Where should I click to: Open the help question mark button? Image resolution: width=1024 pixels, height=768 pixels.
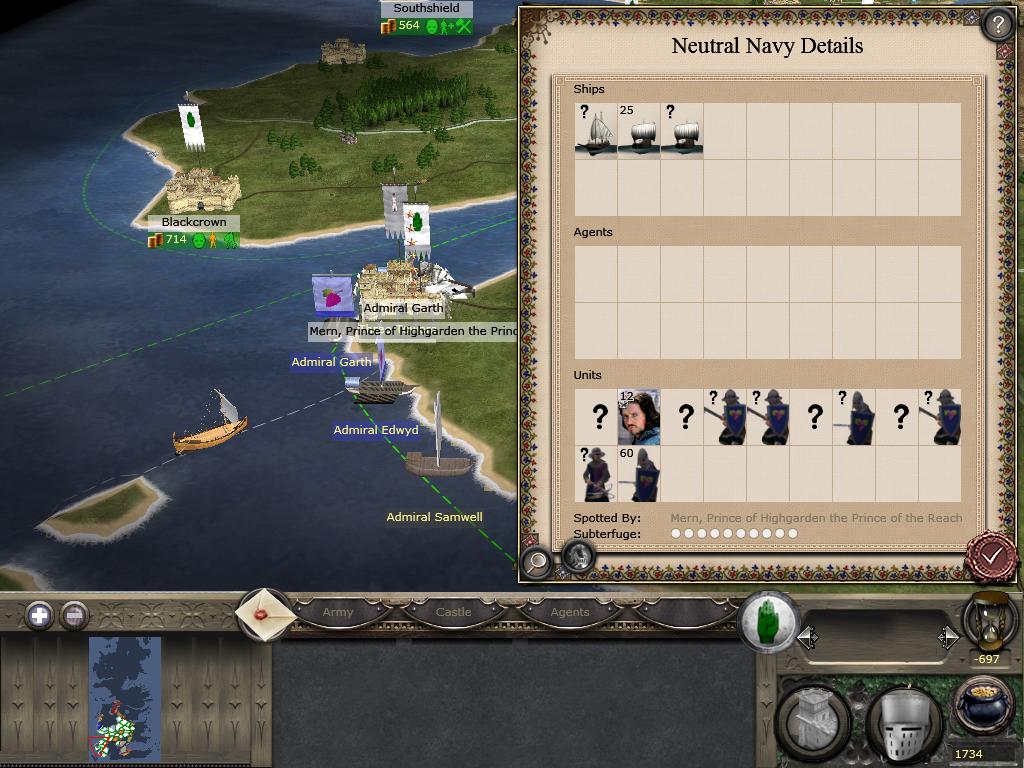(x=997, y=24)
